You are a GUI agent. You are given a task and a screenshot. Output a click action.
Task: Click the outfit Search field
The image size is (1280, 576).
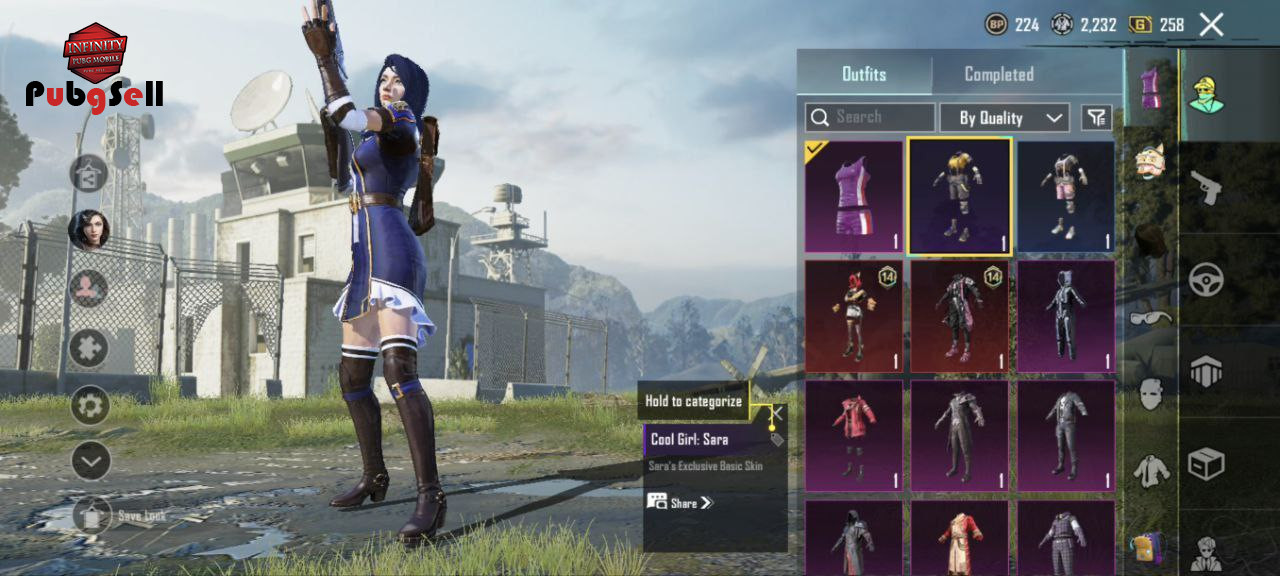pyautogui.click(x=870, y=117)
